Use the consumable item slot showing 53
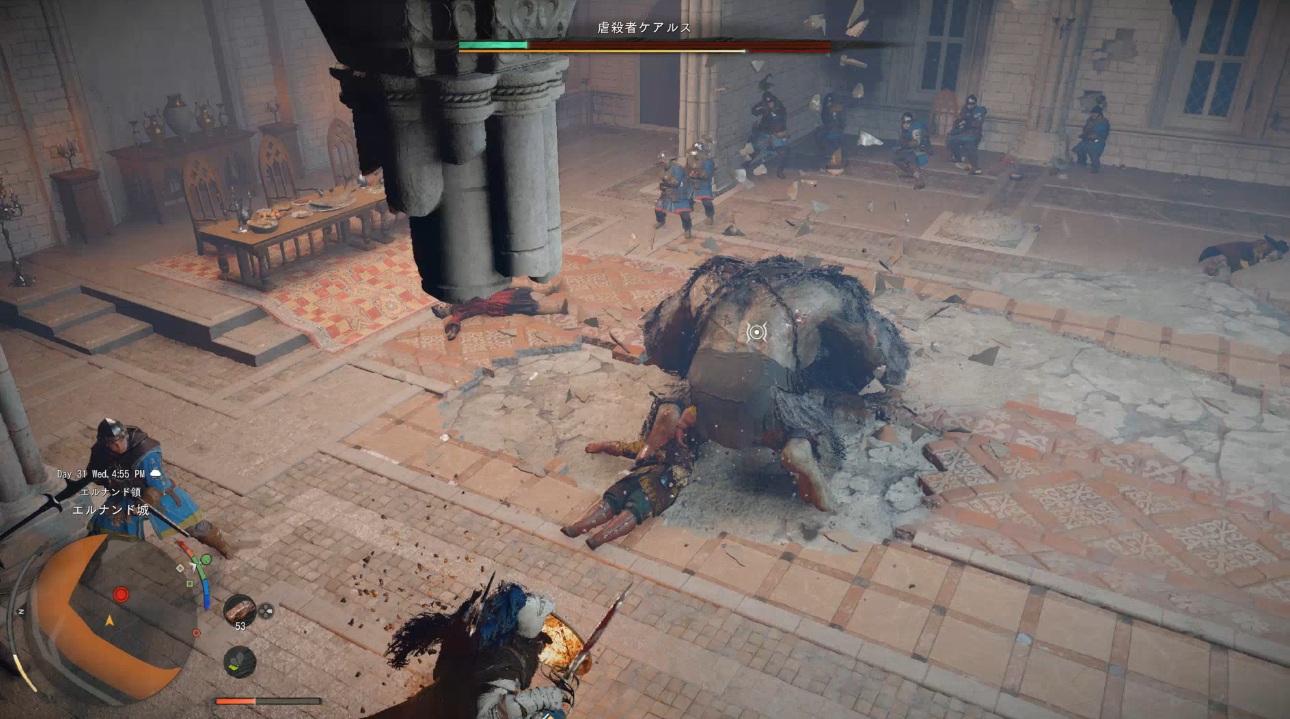Viewport: 1290px width, 719px height. pyautogui.click(x=239, y=609)
